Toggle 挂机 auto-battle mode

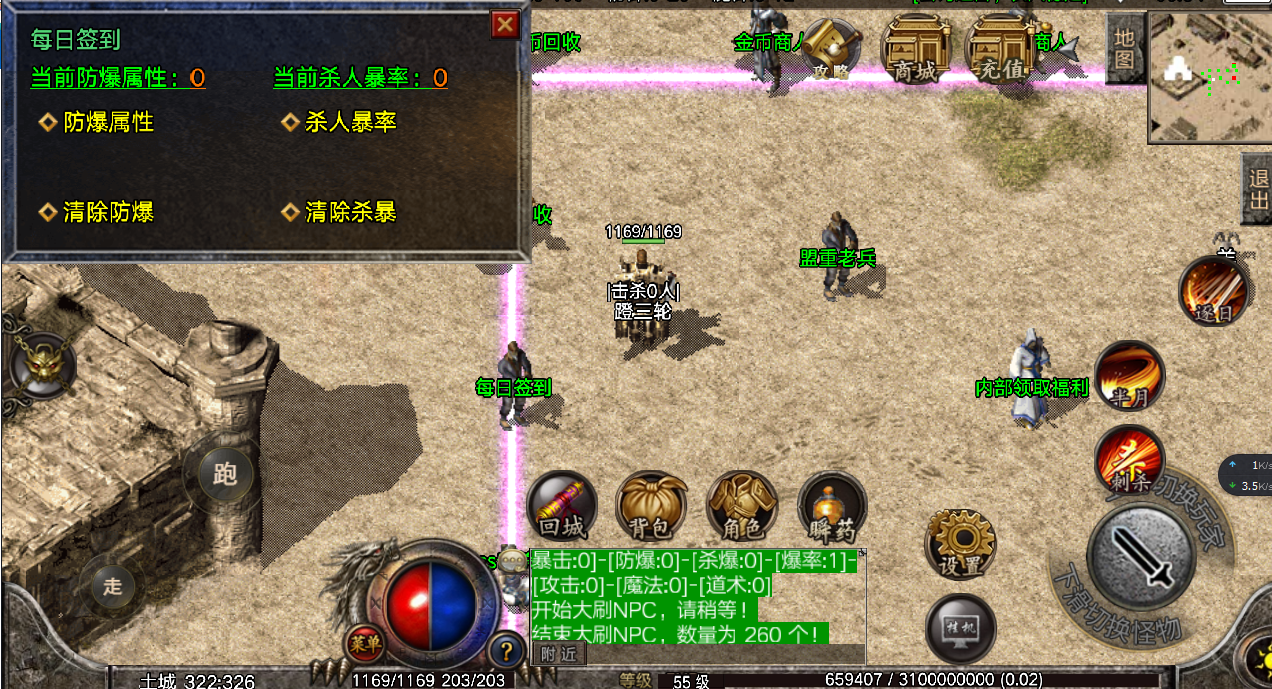pyautogui.click(x=960, y=628)
